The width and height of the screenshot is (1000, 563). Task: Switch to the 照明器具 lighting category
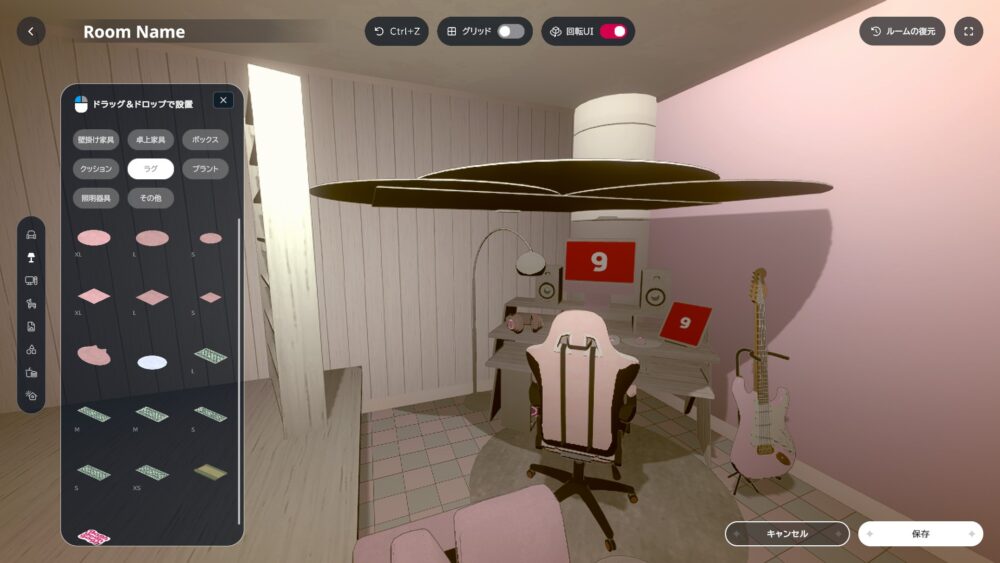click(x=96, y=198)
